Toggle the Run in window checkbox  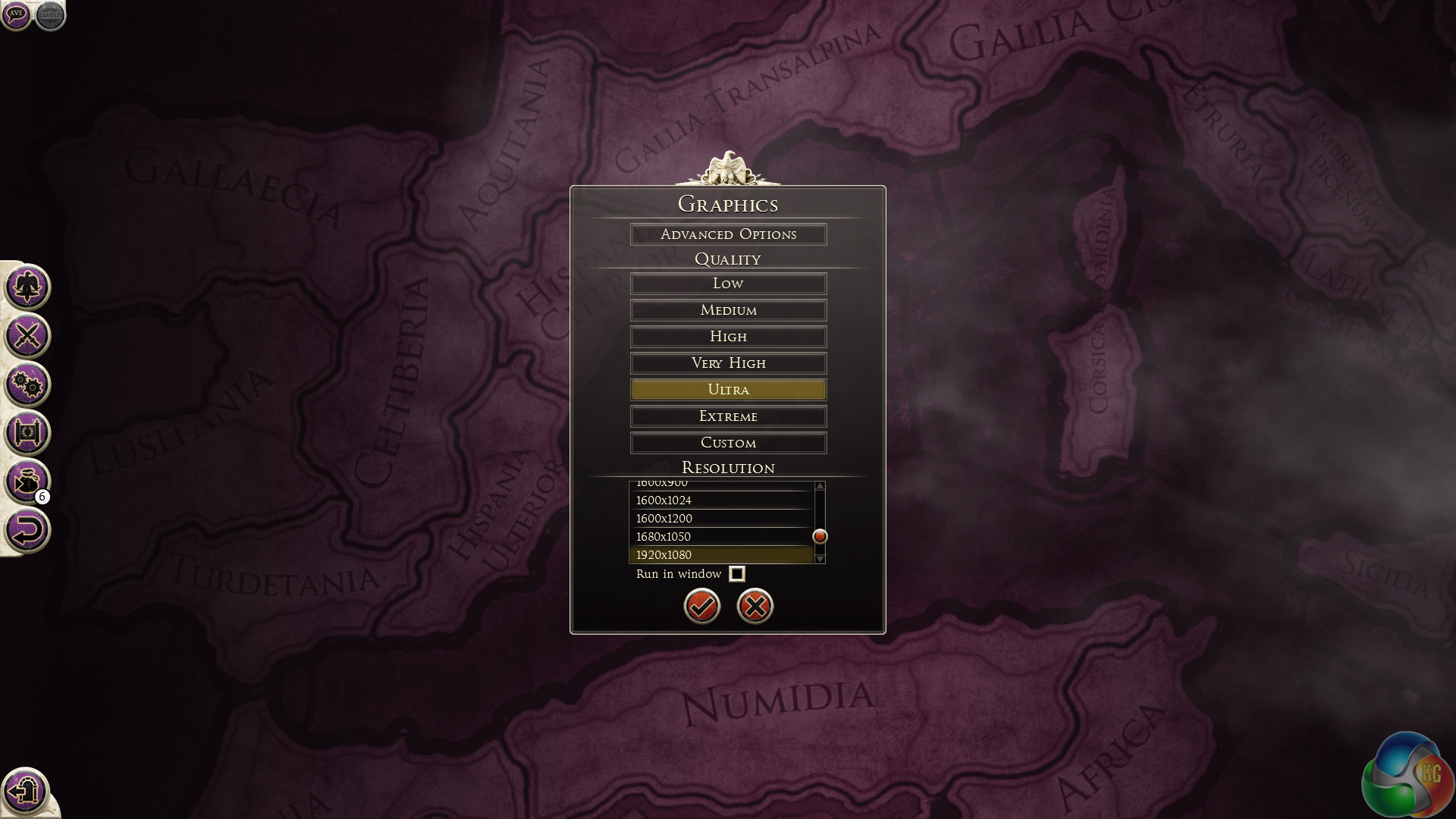736,574
